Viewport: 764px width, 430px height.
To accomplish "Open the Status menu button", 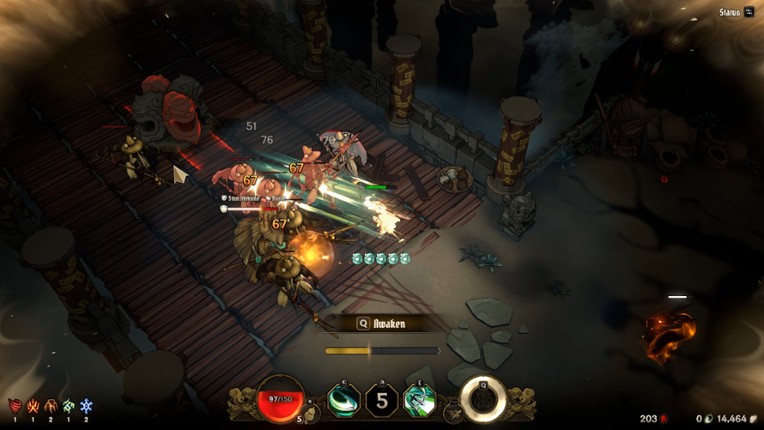I will coord(737,12).
